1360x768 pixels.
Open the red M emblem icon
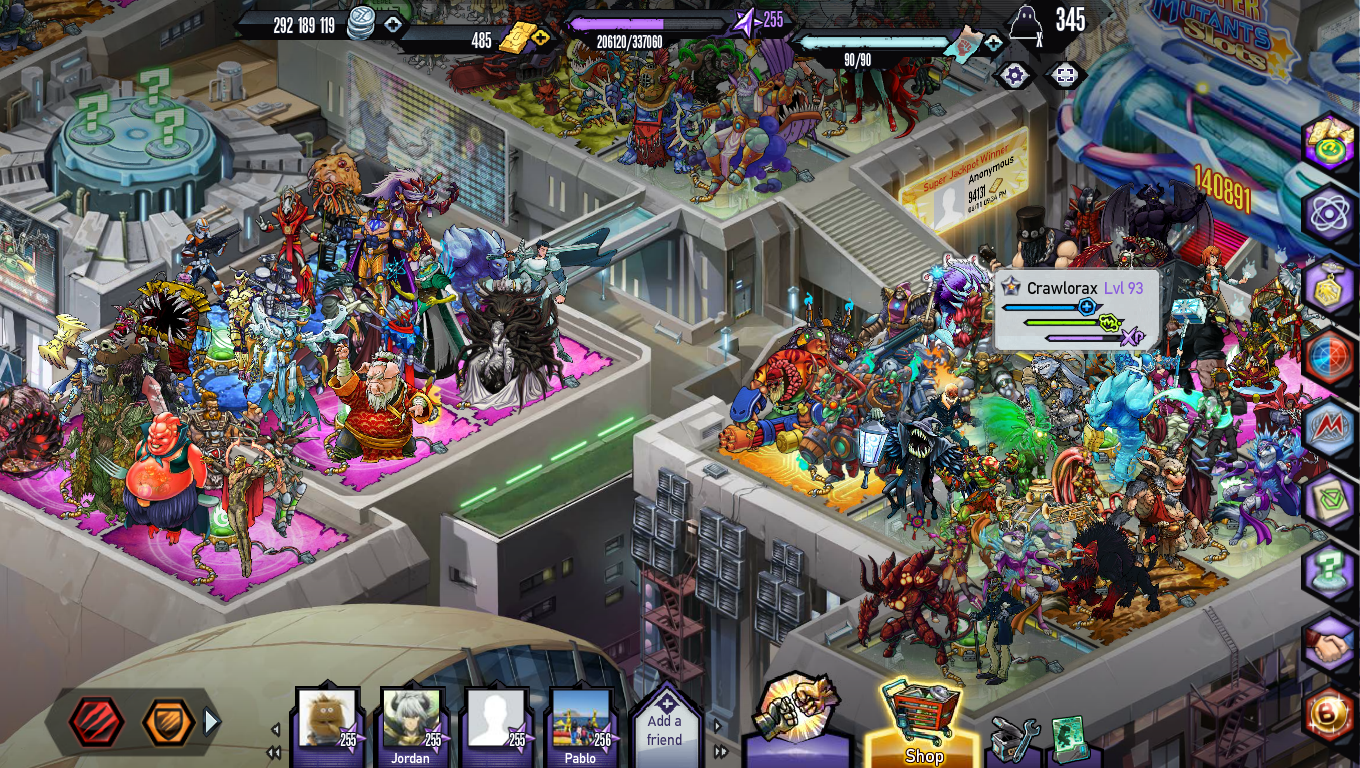(x=1329, y=427)
